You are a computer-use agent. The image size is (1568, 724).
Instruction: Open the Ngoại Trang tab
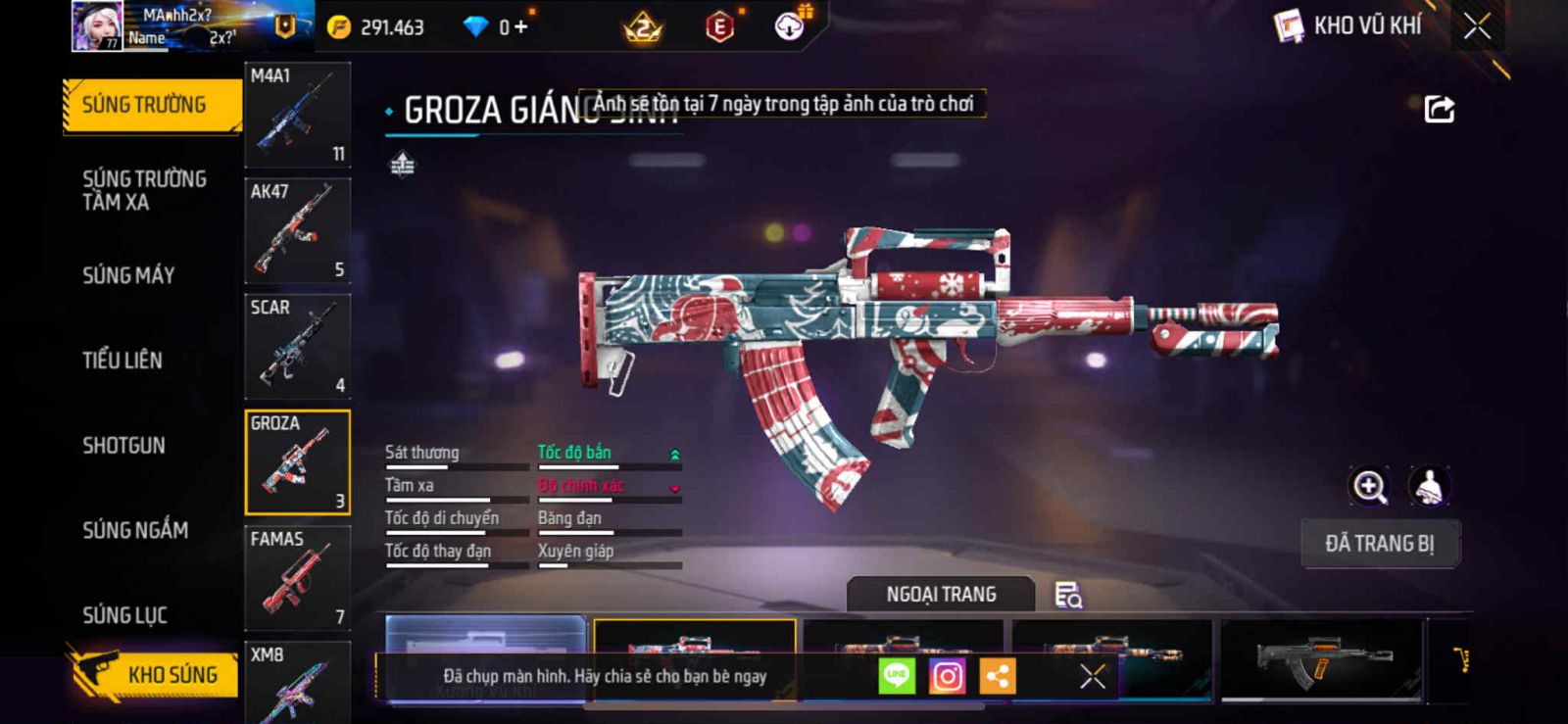tap(941, 595)
